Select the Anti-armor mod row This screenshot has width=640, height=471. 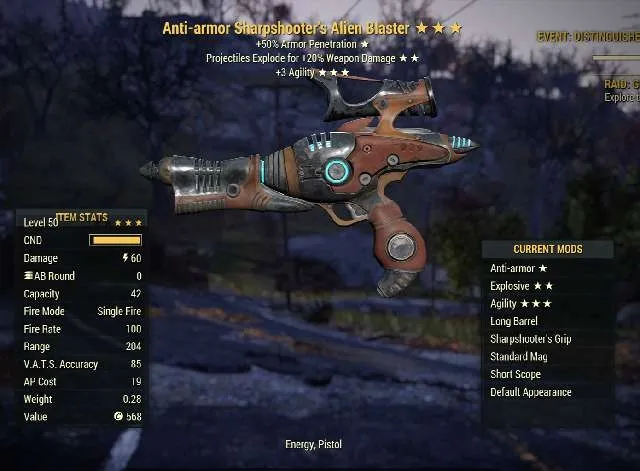coord(548,268)
